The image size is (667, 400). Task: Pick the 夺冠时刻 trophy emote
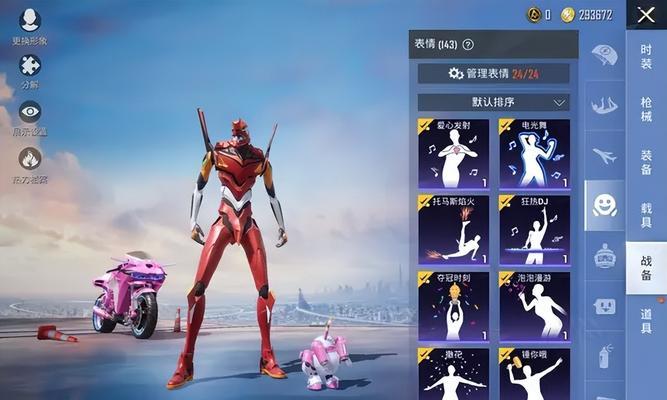coord(453,306)
